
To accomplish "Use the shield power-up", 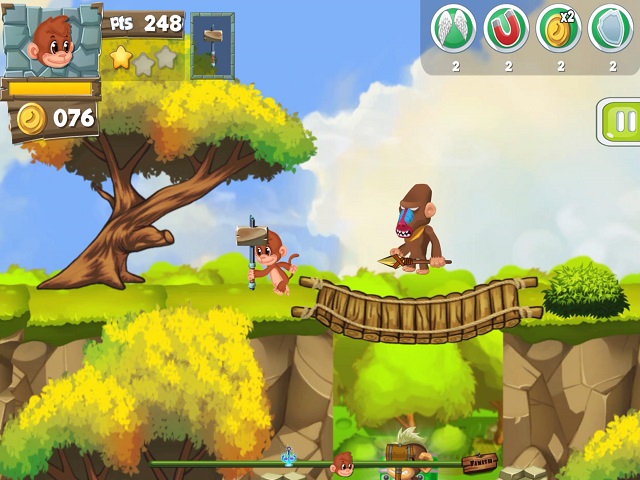I will (610, 29).
